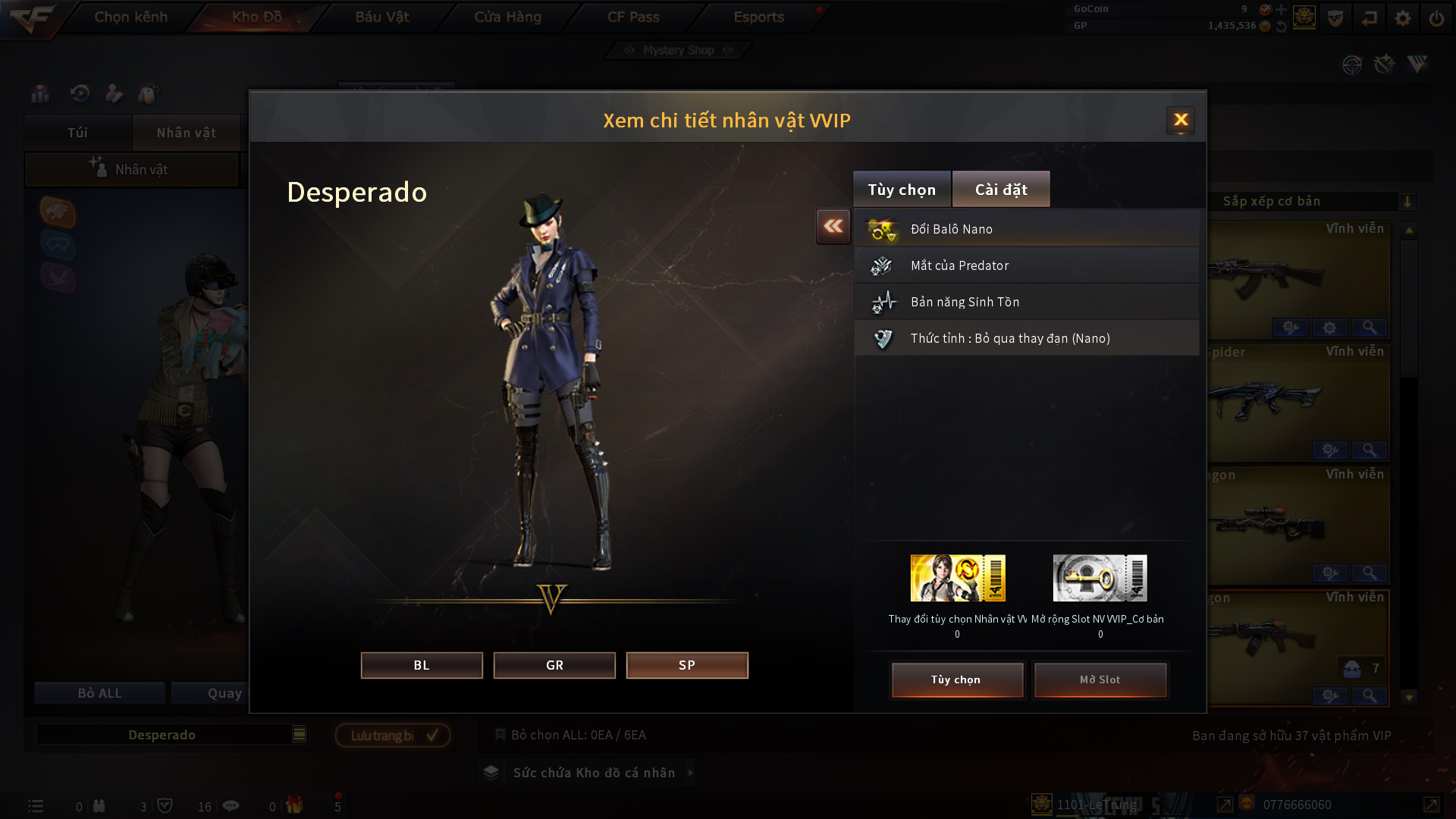The image size is (1456, 819).
Task: Choose the Mắt của Predator skill
Action: click(1027, 265)
